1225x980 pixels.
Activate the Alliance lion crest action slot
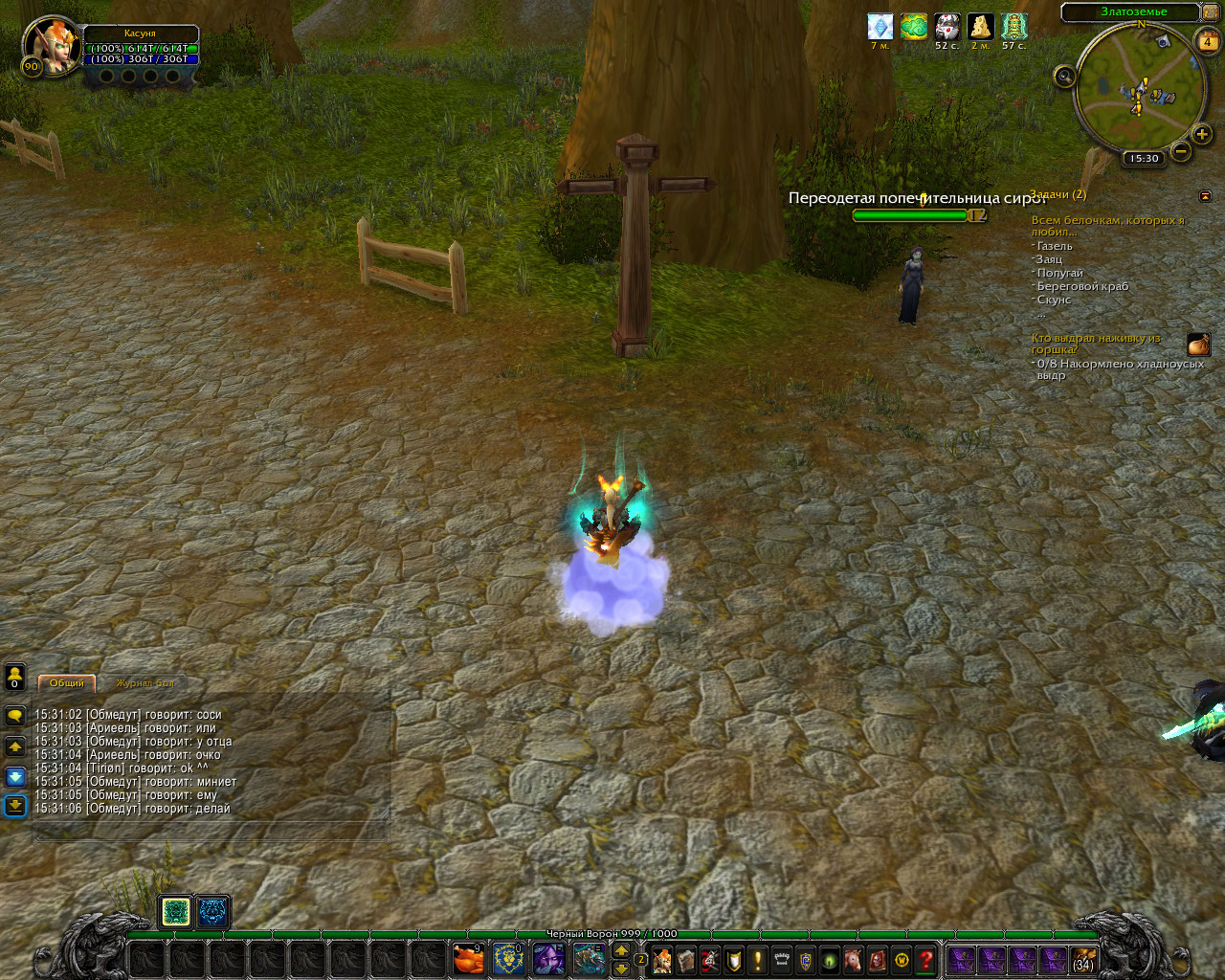pos(508,958)
